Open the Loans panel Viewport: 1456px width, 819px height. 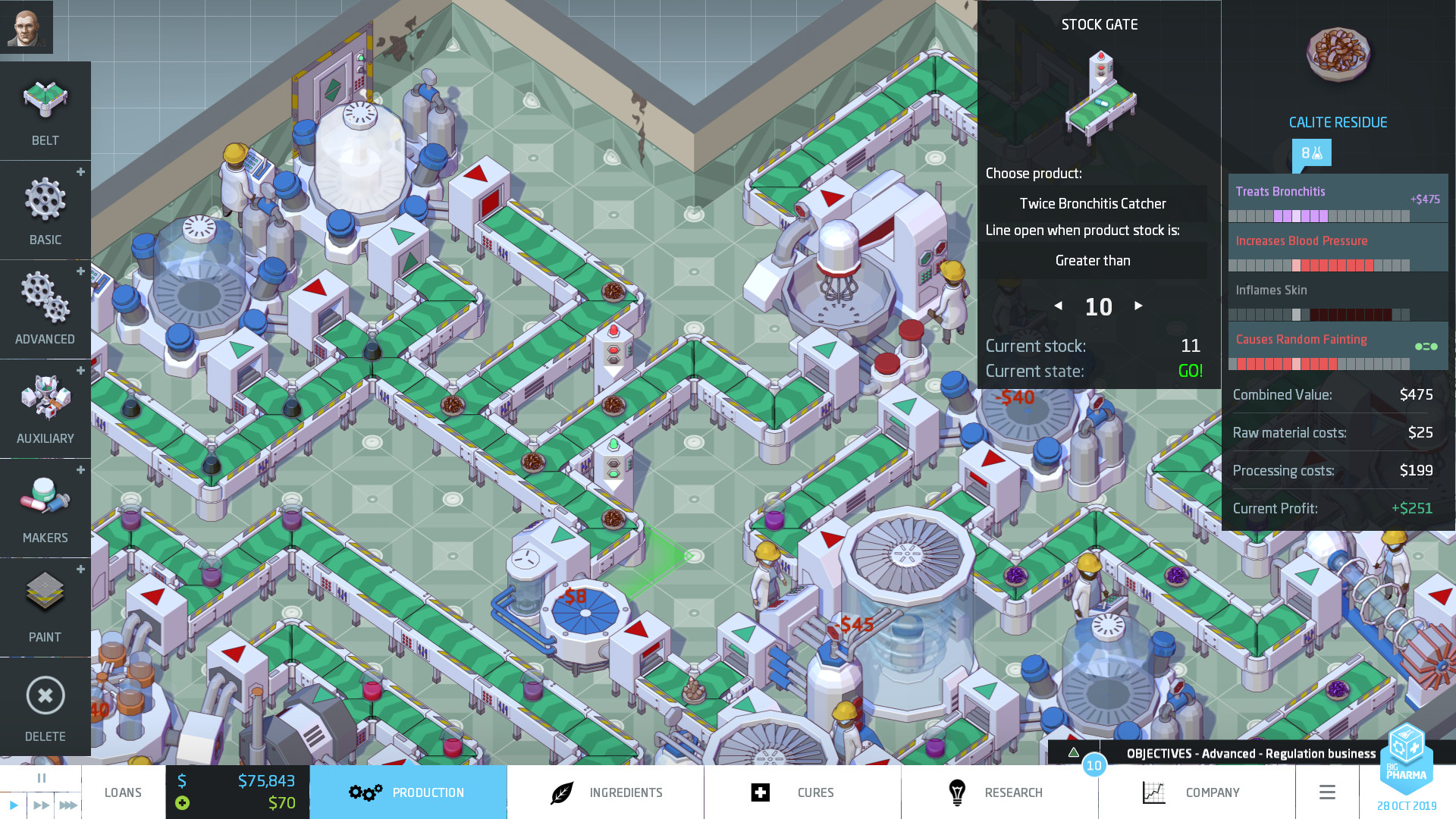pyautogui.click(x=123, y=792)
